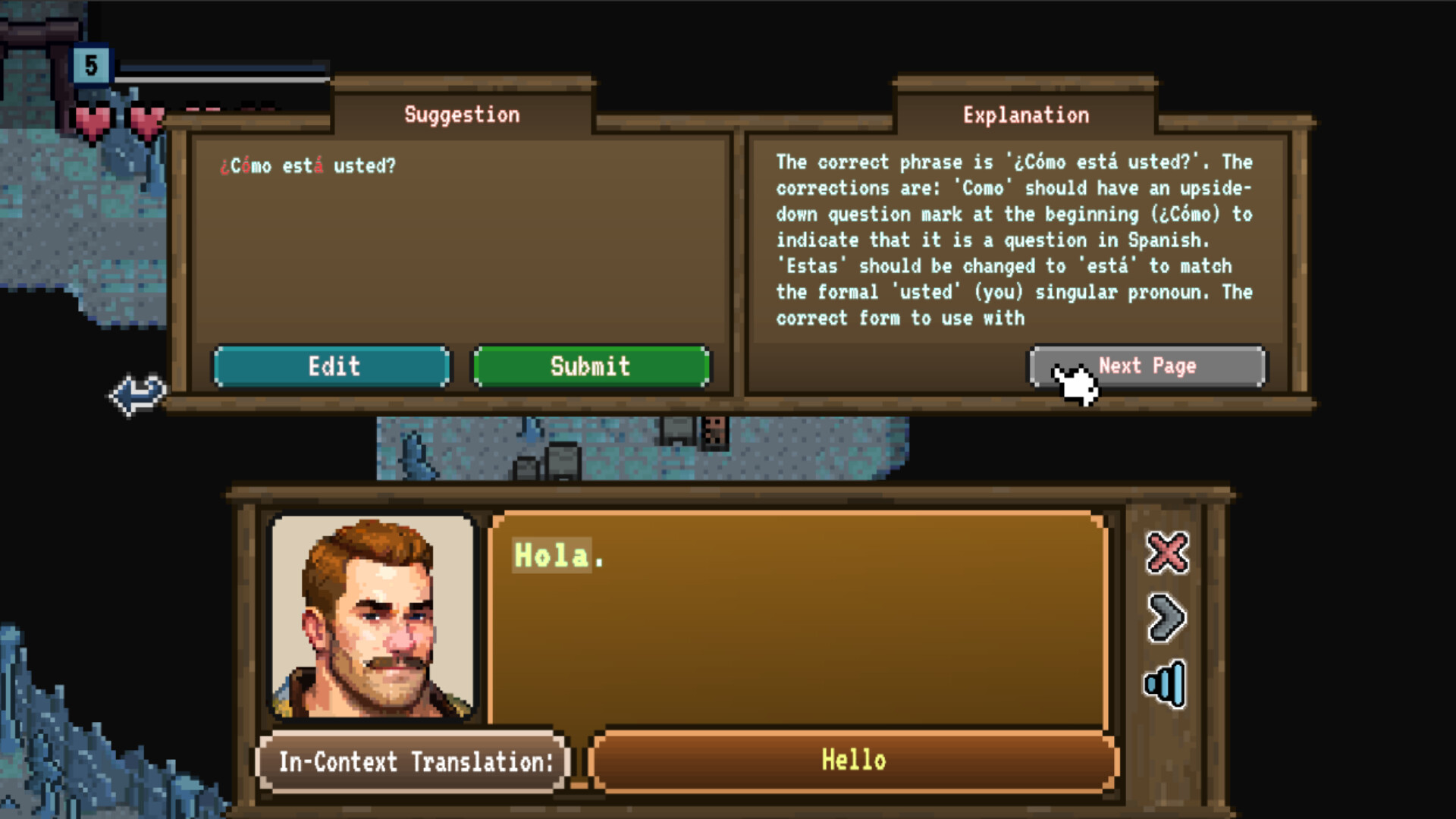Play the pronunciation using the blue speaker icon
This screenshot has width=1456, height=819.
tap(1164, 681)
